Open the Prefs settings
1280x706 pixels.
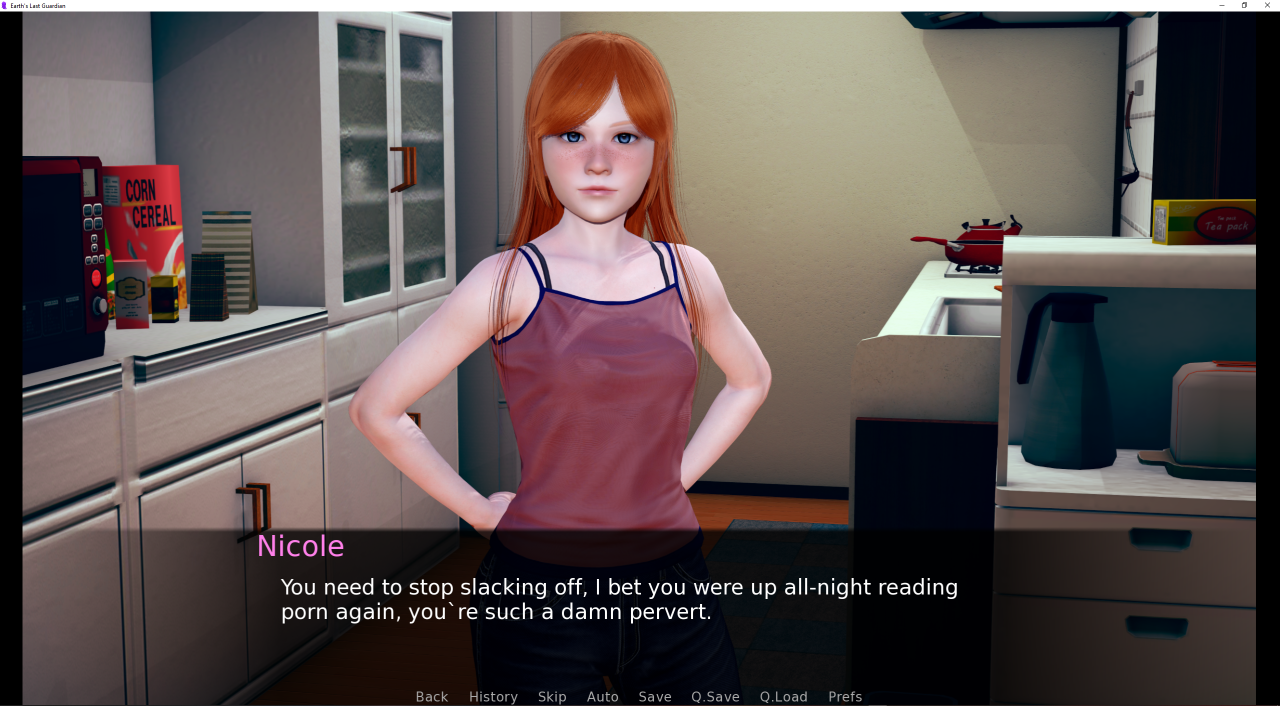click(x=845, y=697)
